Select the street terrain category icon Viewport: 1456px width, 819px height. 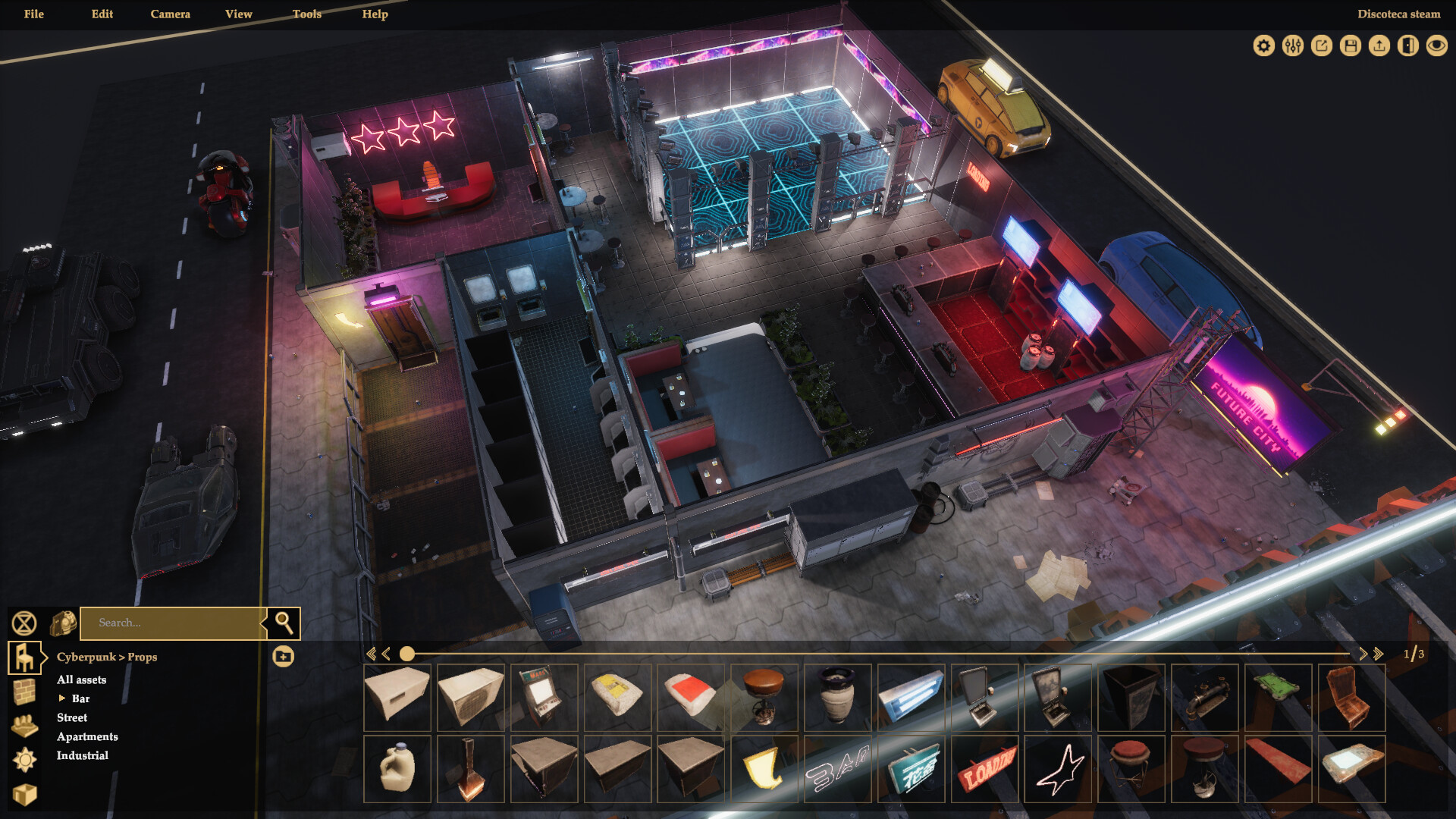(x=25, y=724)
